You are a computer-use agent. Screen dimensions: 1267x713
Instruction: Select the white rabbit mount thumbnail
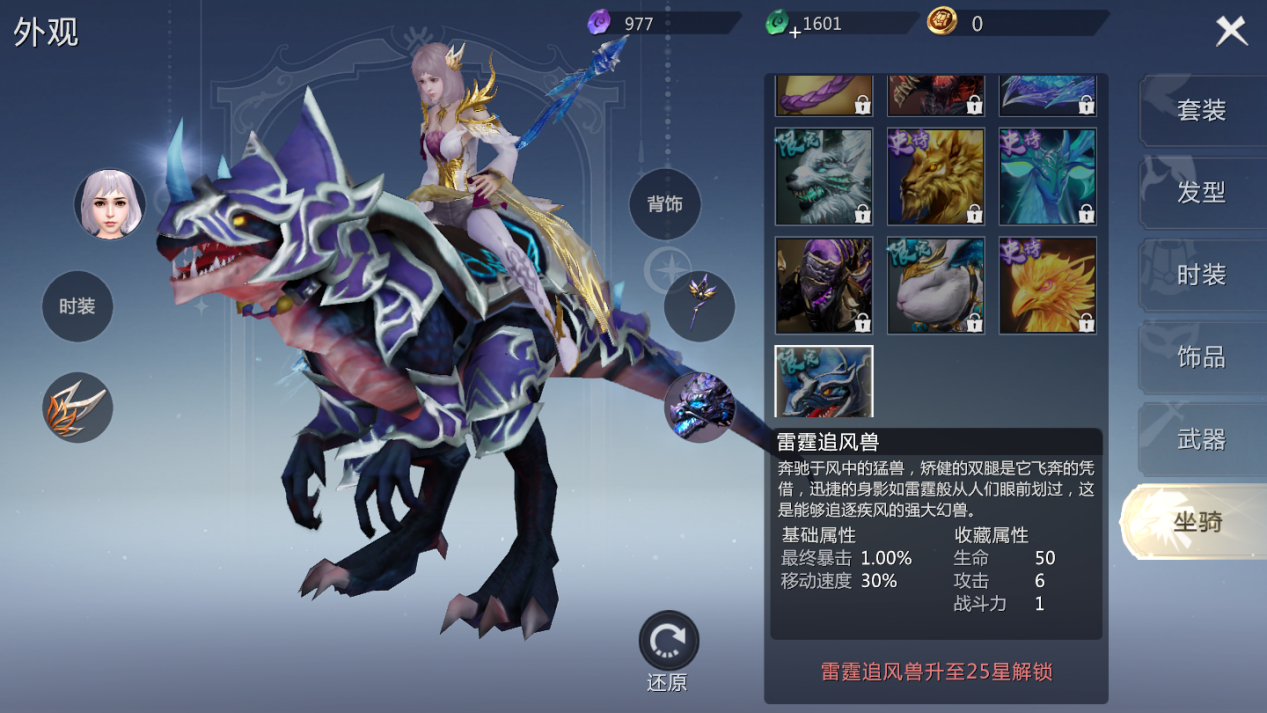936,285
